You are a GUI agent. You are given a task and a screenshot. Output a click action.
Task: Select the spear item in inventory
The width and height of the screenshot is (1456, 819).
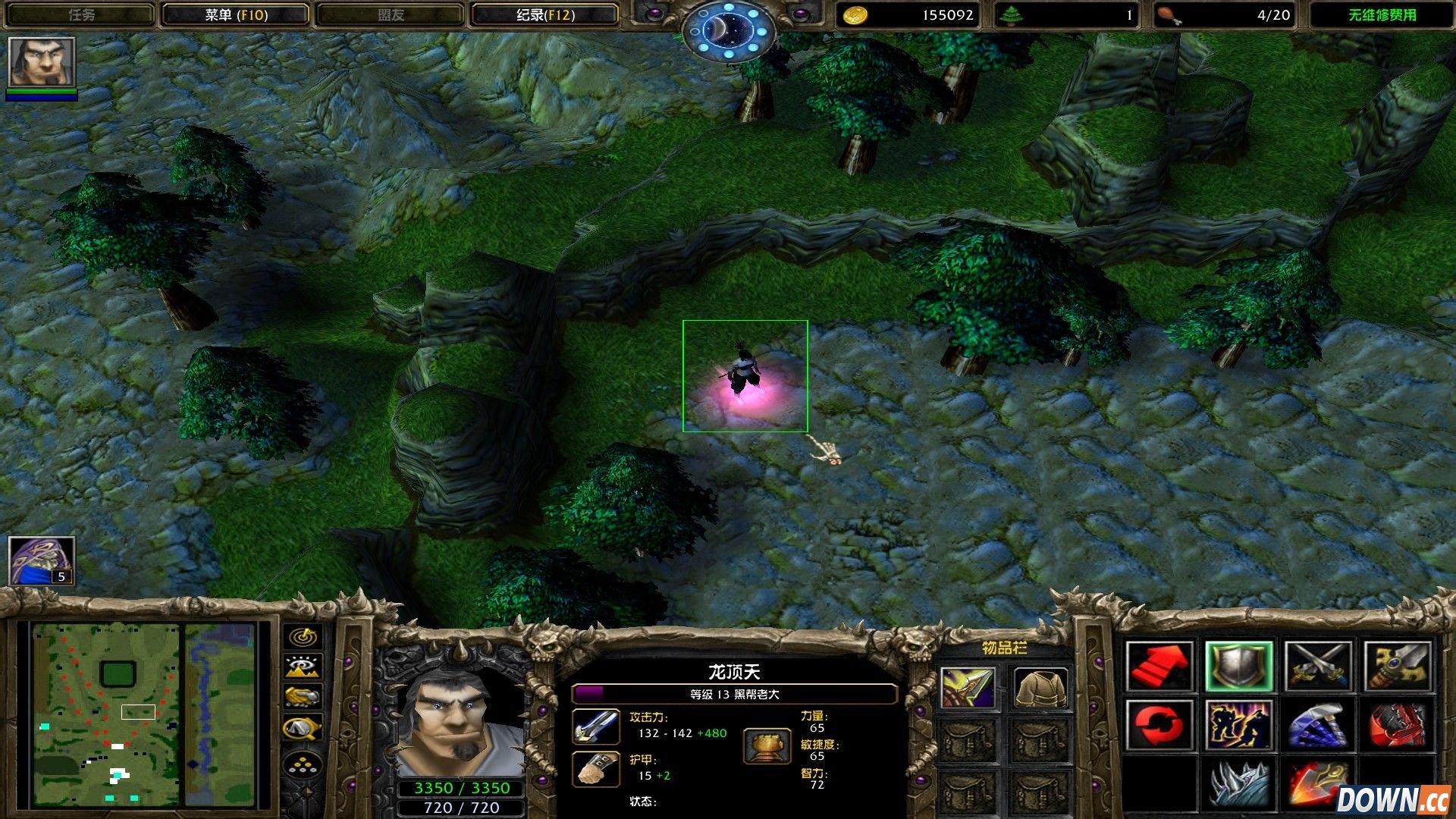pyautogui.click(x=968, y=689)
